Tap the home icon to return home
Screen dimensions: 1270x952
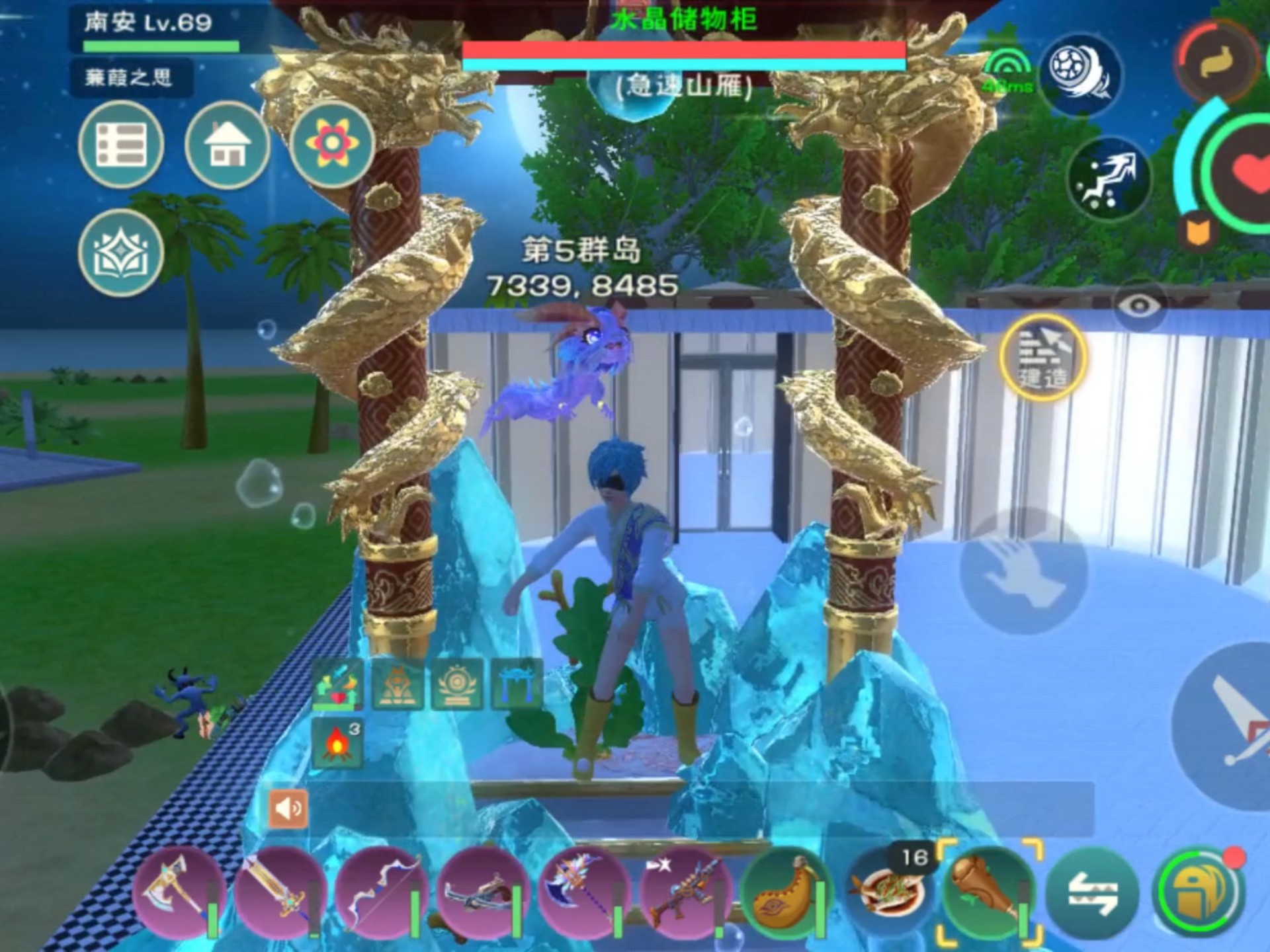pyautogui.click(x=227, y=145)
